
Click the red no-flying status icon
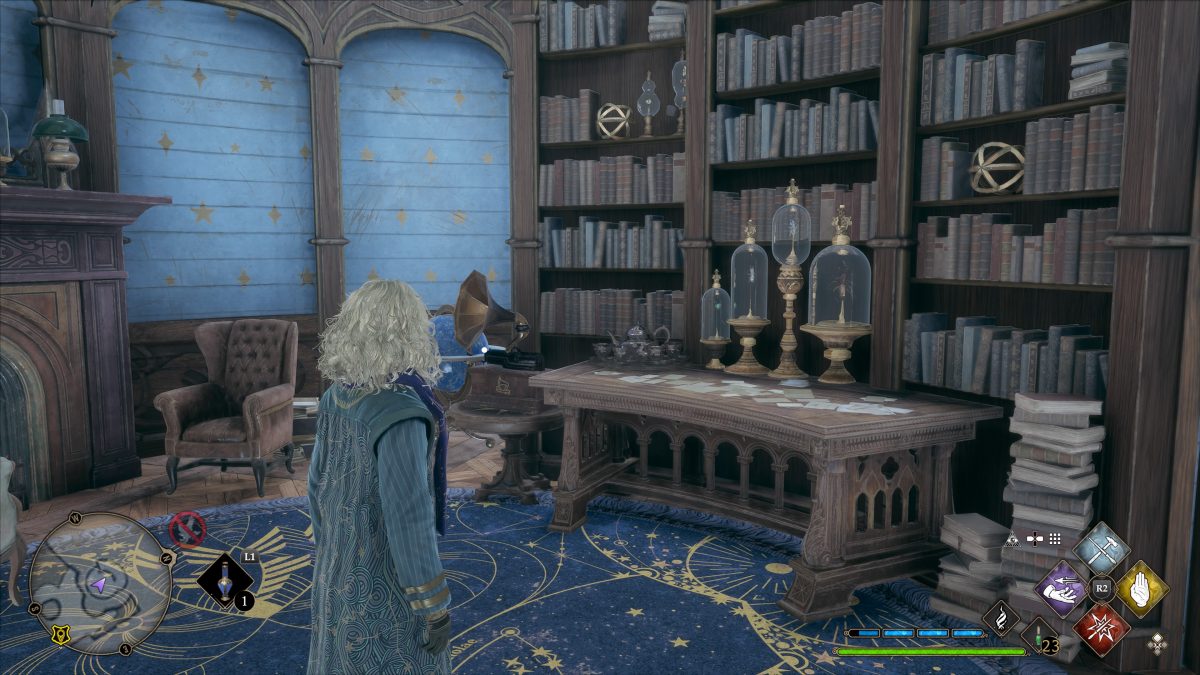click(x=187, y=528)
